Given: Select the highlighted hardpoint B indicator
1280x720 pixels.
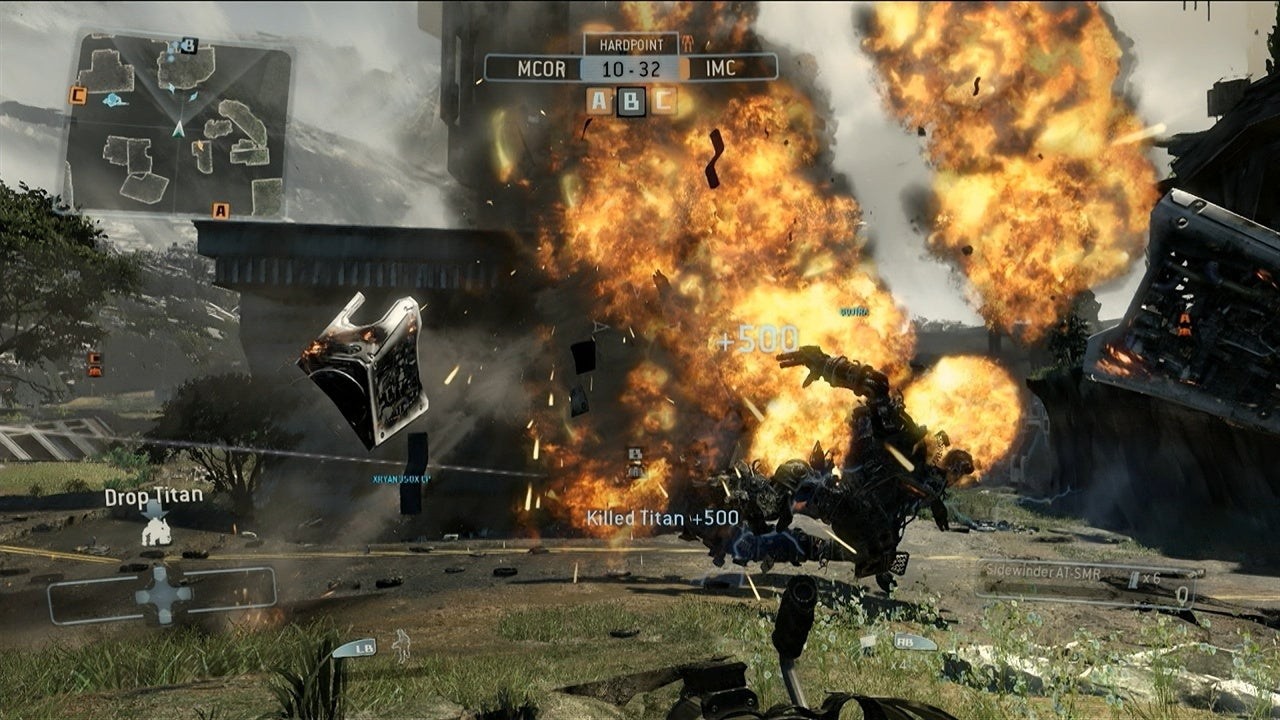Looking at the screenshot, I should pos(631,101).
